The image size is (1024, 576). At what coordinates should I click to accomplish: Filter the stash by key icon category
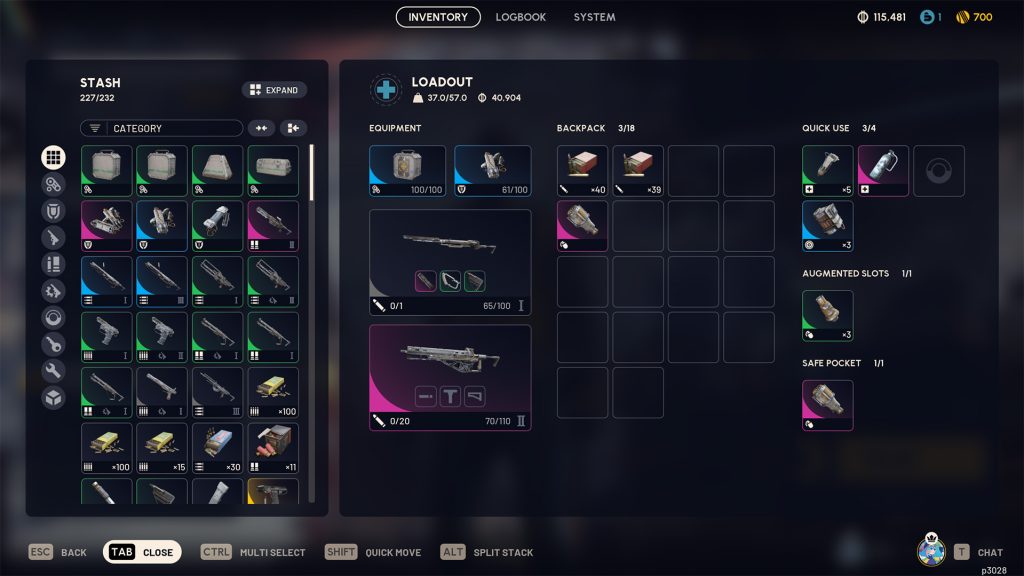(x=53, y=344)
